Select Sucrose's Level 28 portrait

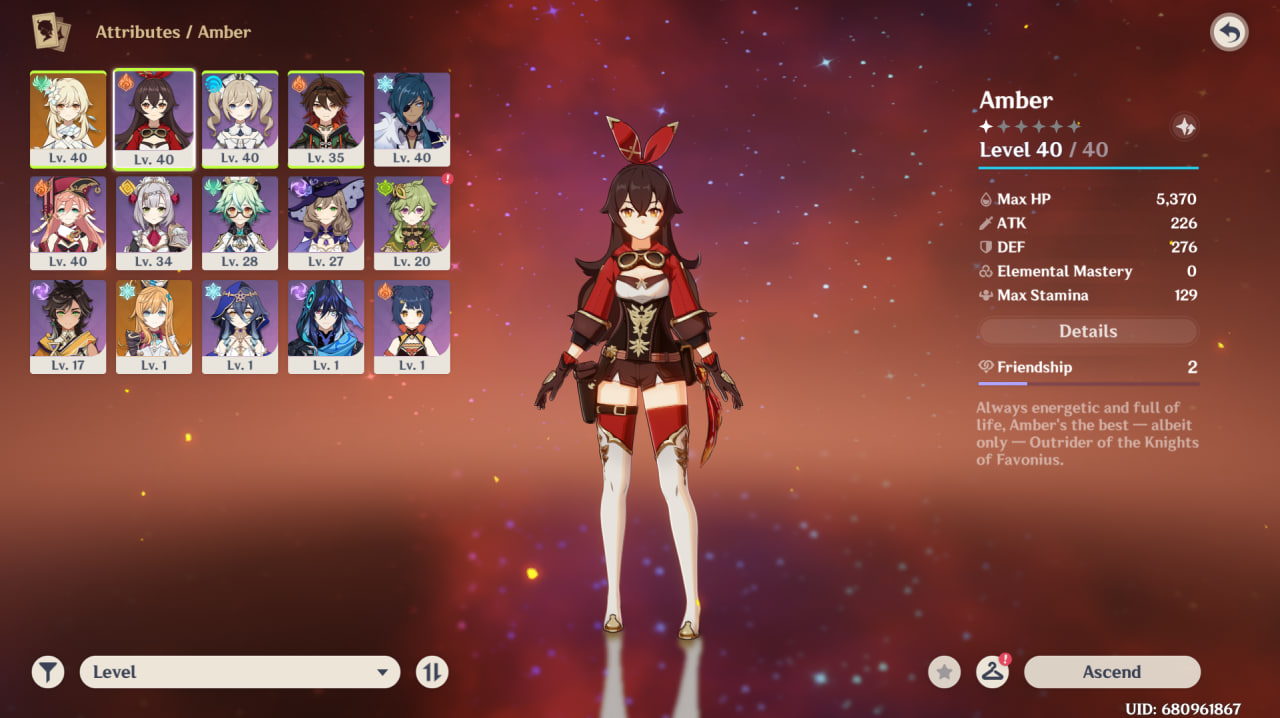tap(240, 222)
